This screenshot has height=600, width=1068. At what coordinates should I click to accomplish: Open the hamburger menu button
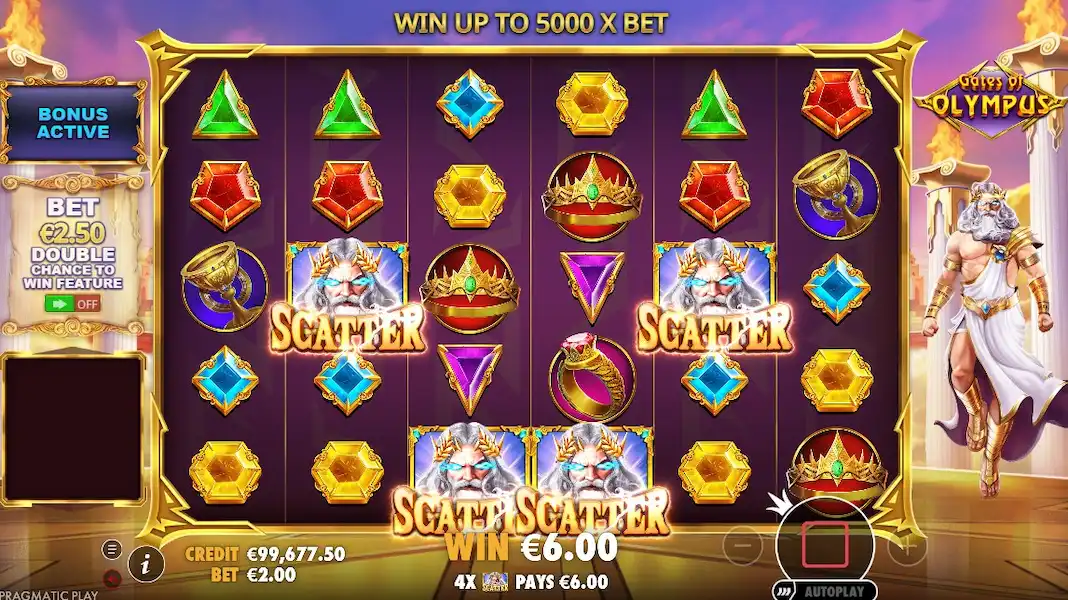coord(112,549)
